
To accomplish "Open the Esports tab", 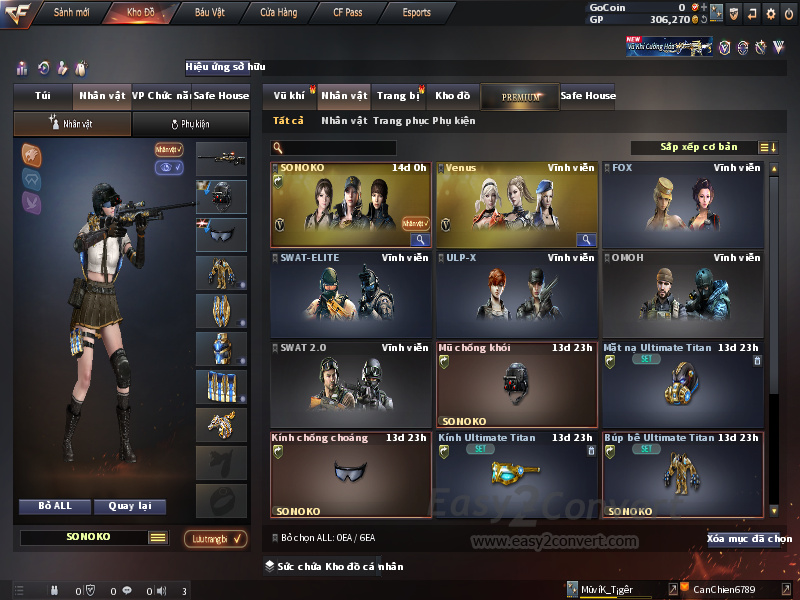I will 417,13.
